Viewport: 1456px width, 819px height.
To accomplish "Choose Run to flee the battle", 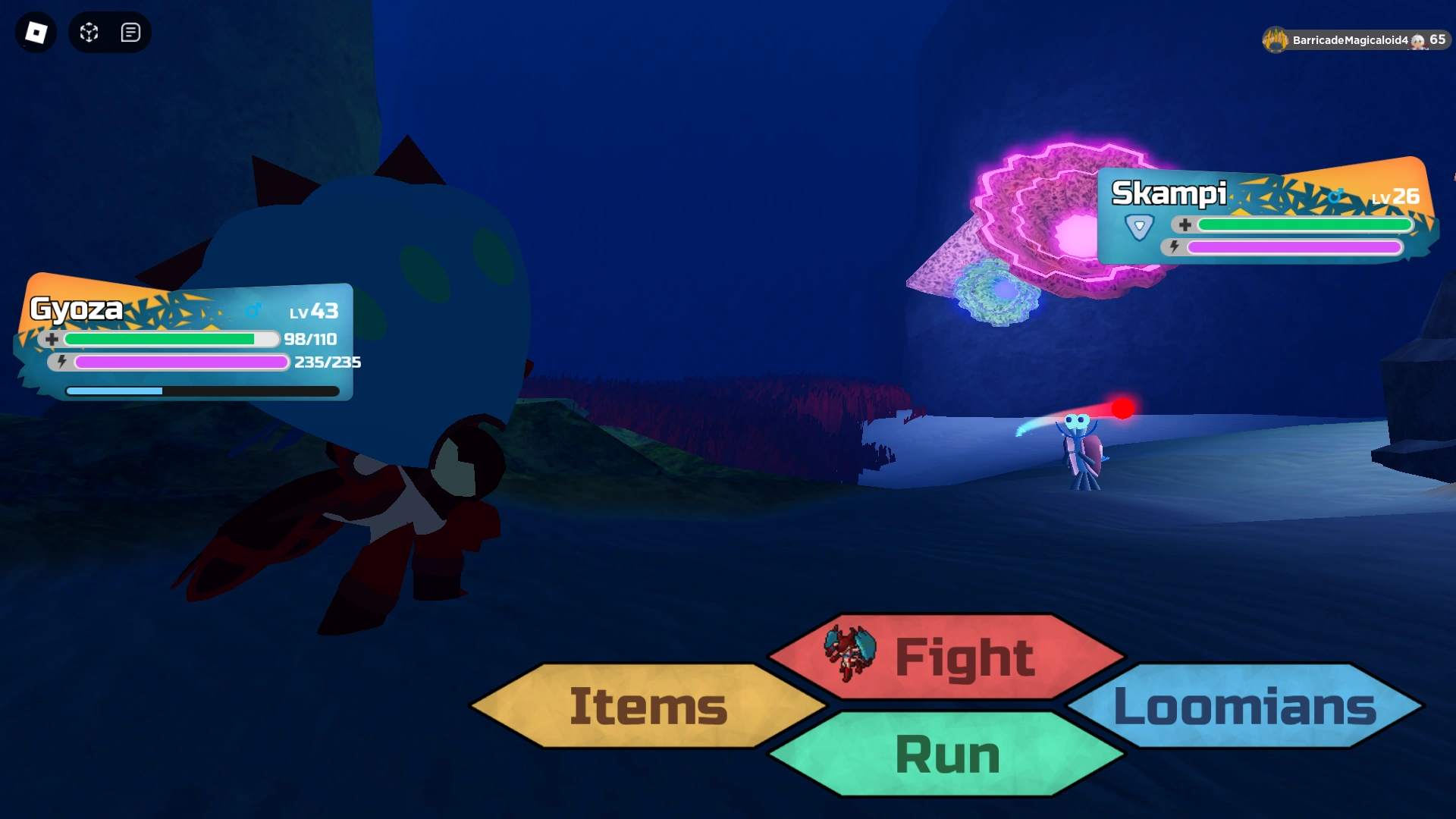I will [946, 753].
